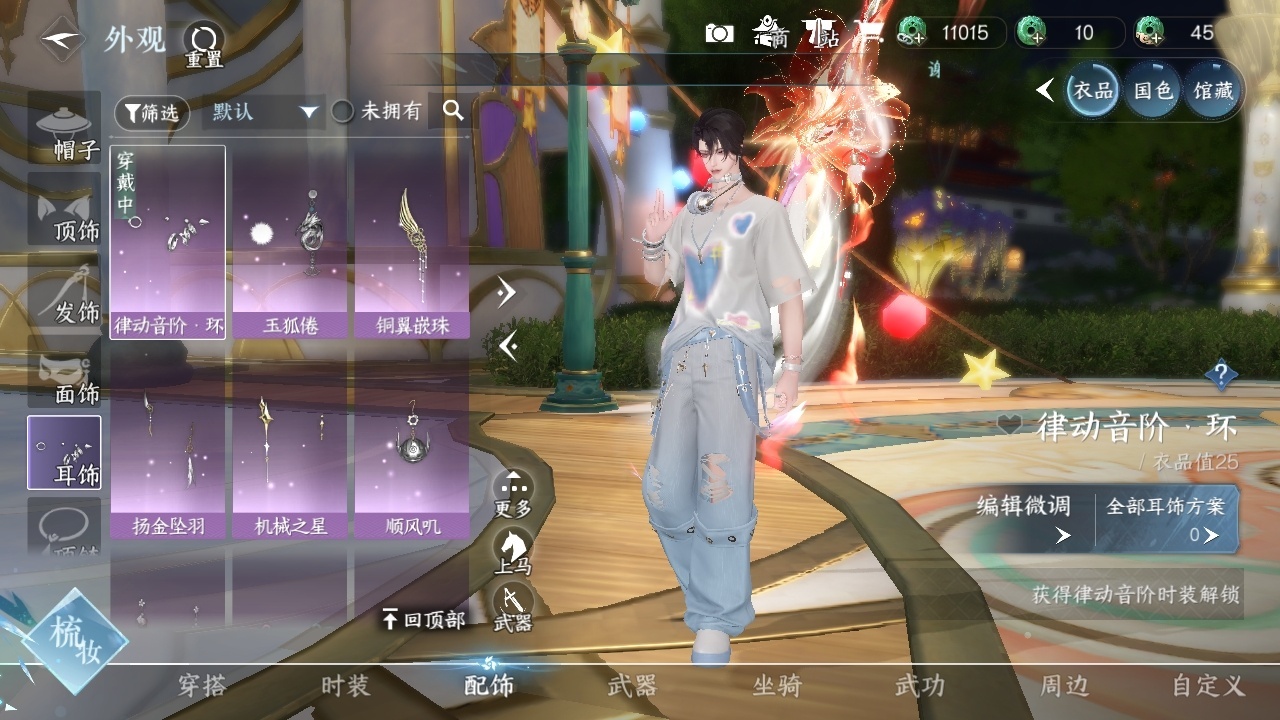Open 编辑微调 fine-tune editing
Viewport: 1280px width, 720px height.
click(1024, 518)
